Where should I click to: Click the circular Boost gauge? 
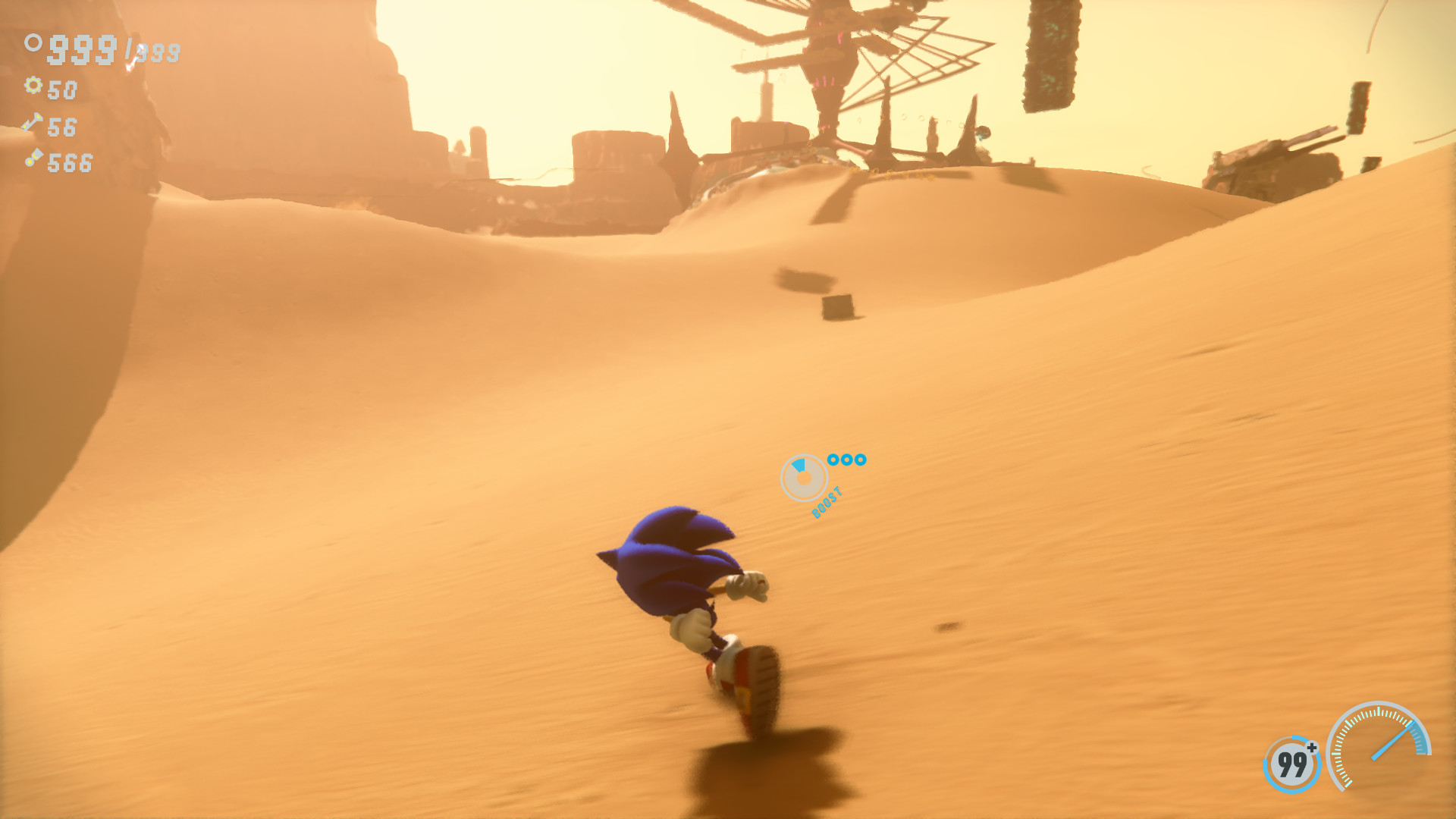click(x=805, y=478)
